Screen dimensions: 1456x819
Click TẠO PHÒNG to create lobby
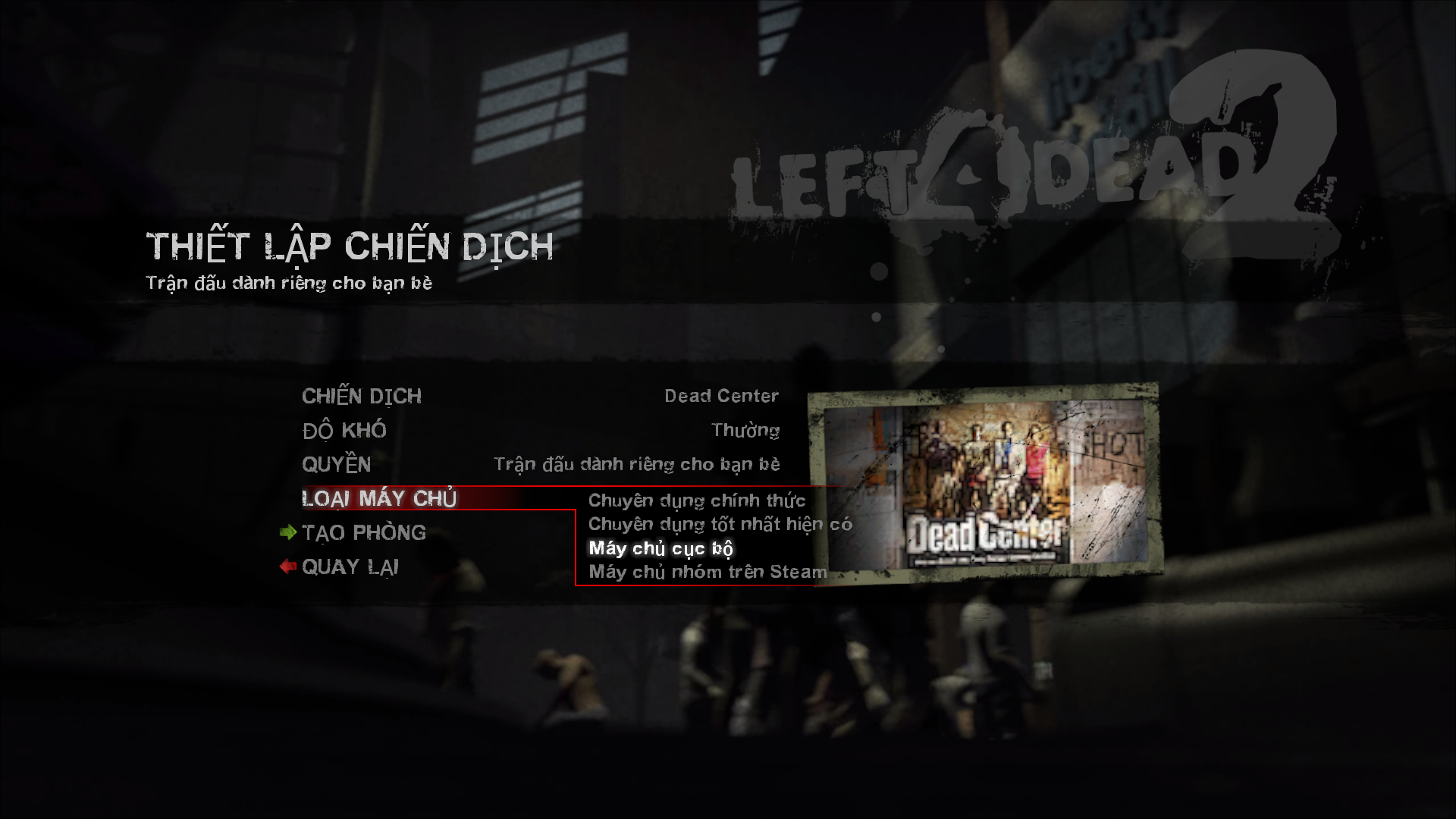(x=362, y=532)
